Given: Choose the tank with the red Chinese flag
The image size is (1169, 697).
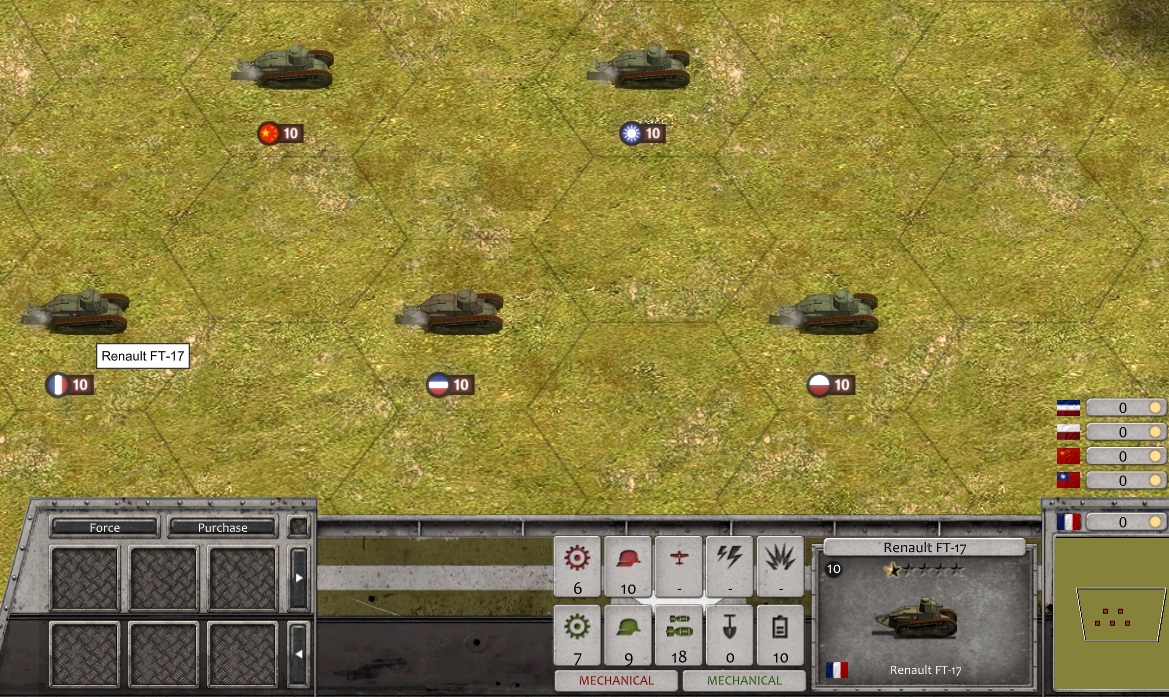Looking at the screenshot, I should coord(284,68).
